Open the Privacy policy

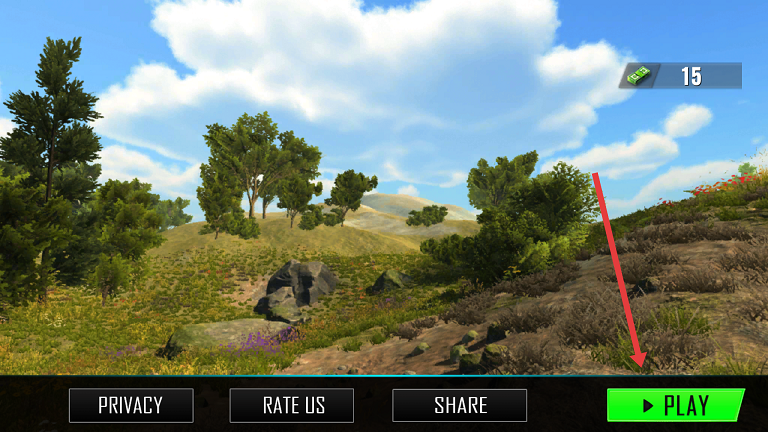click(130, 405)
